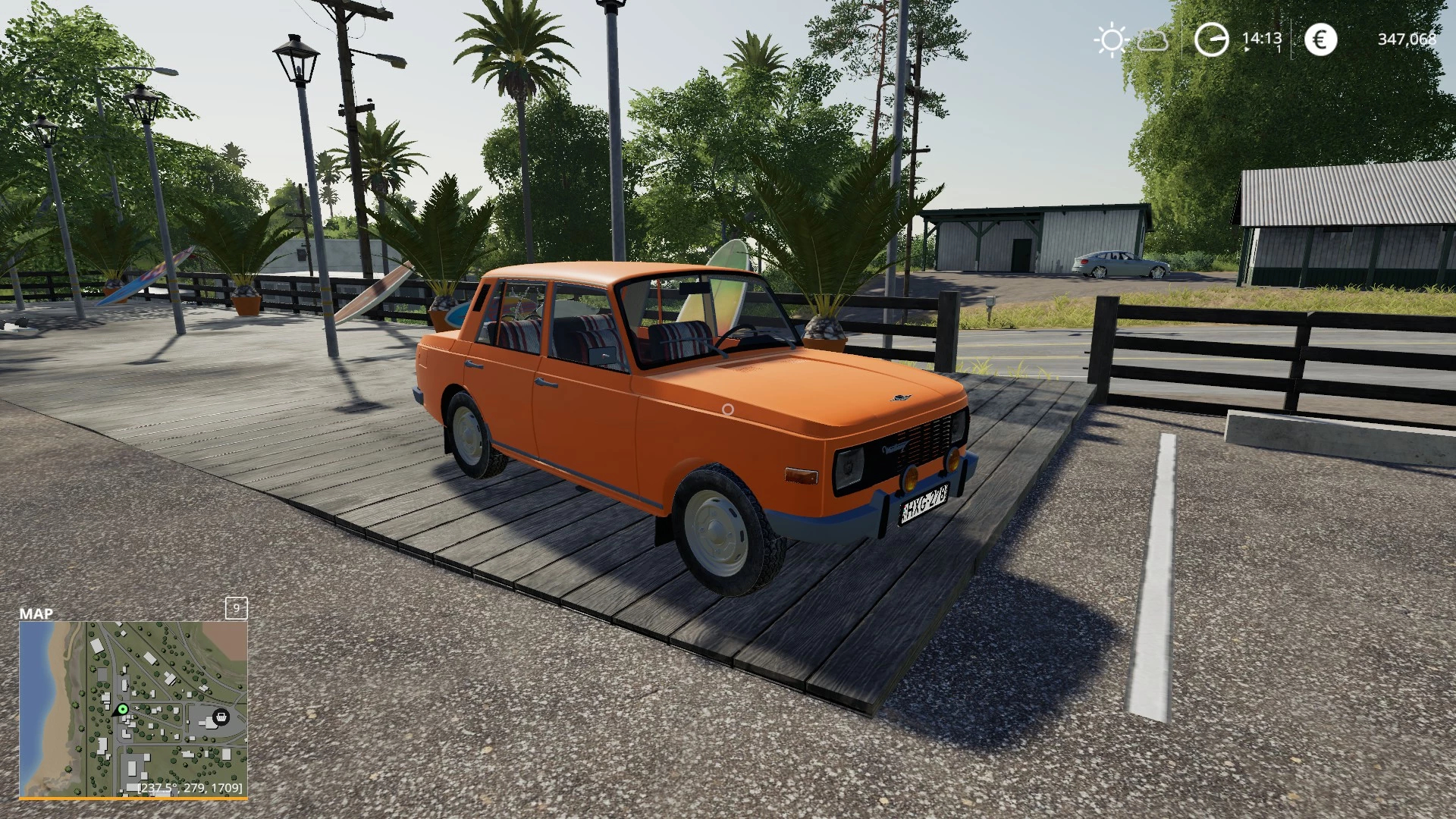Click the green player marker on minimap
The image size is (1456, 819).
(123, 710)
